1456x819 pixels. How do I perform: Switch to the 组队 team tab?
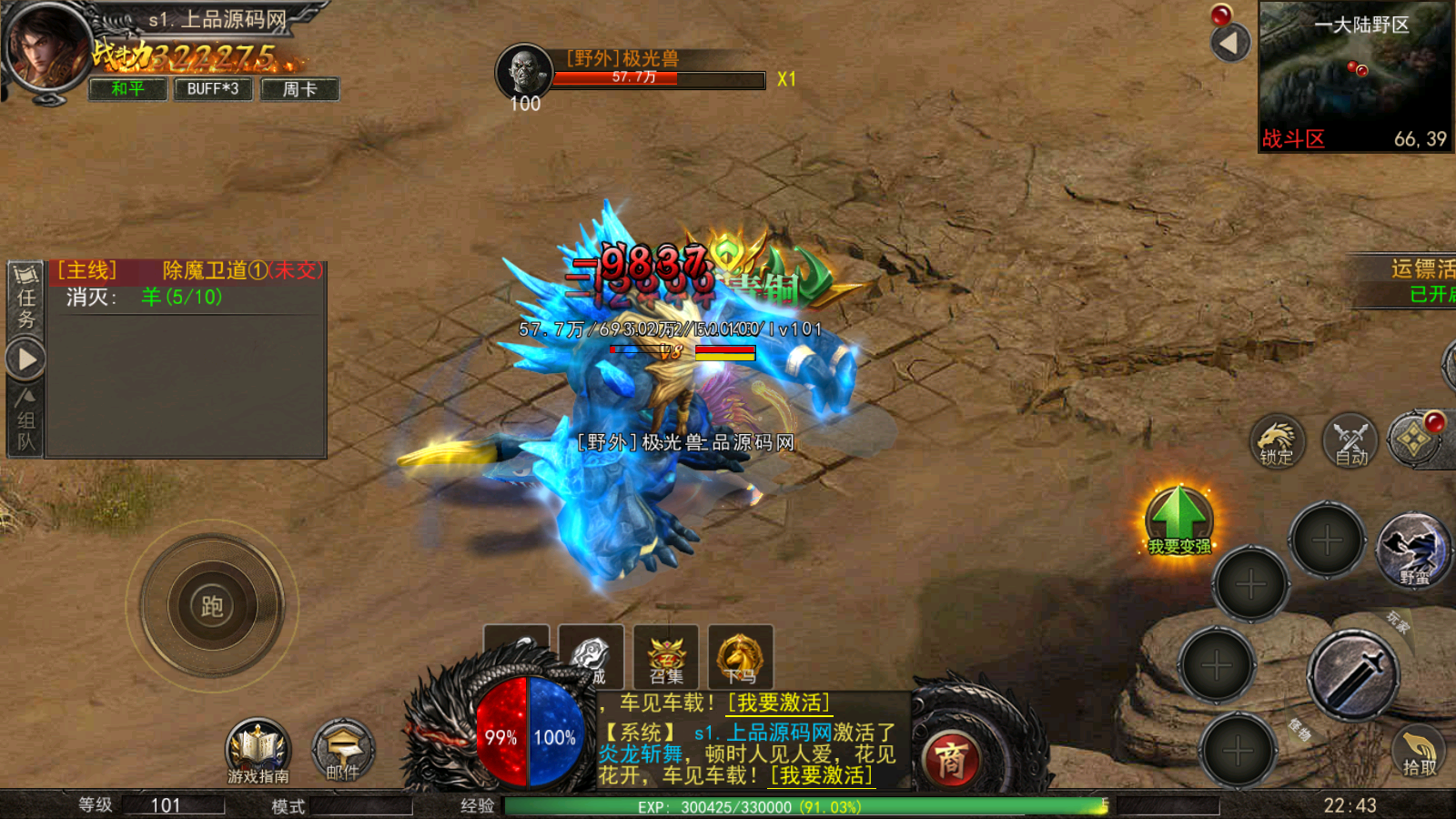(x=25, y=420)
